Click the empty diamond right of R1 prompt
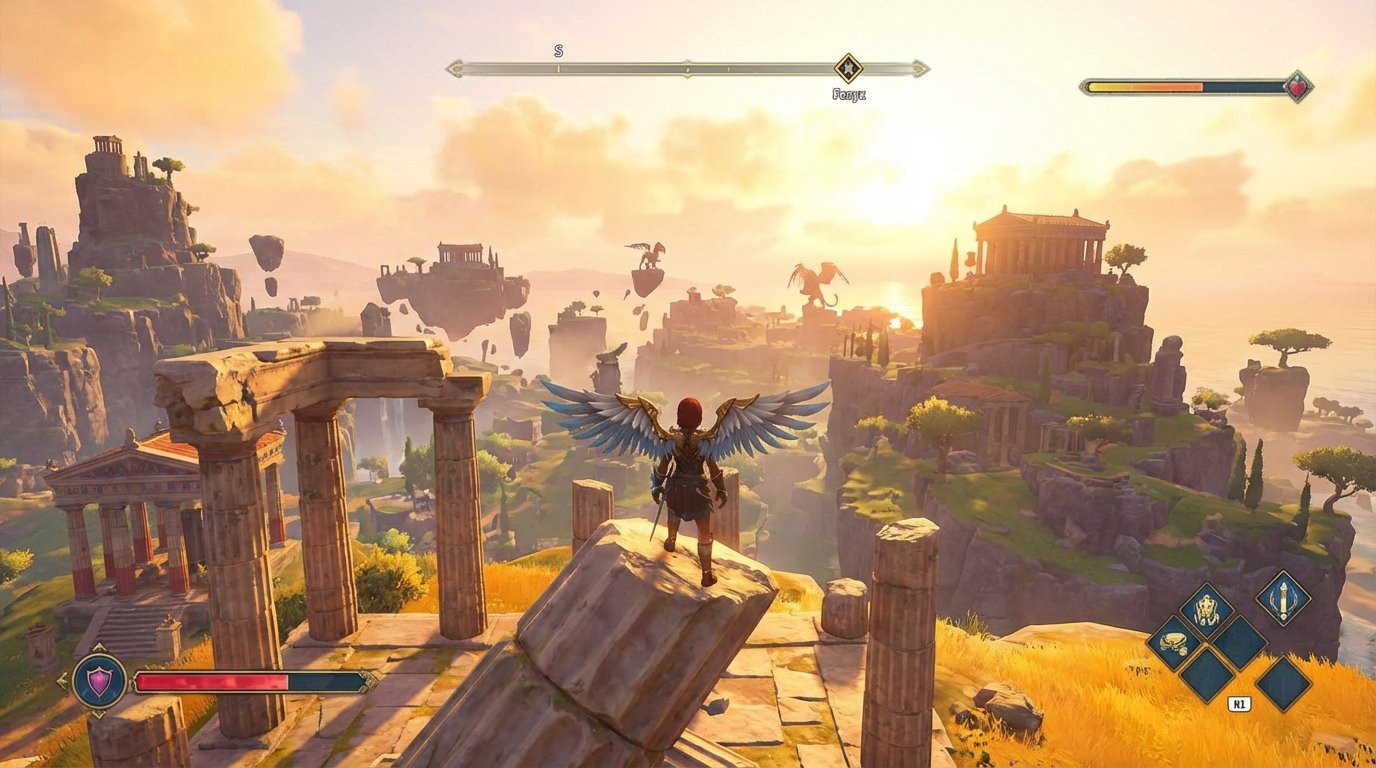 [1282, 682]
